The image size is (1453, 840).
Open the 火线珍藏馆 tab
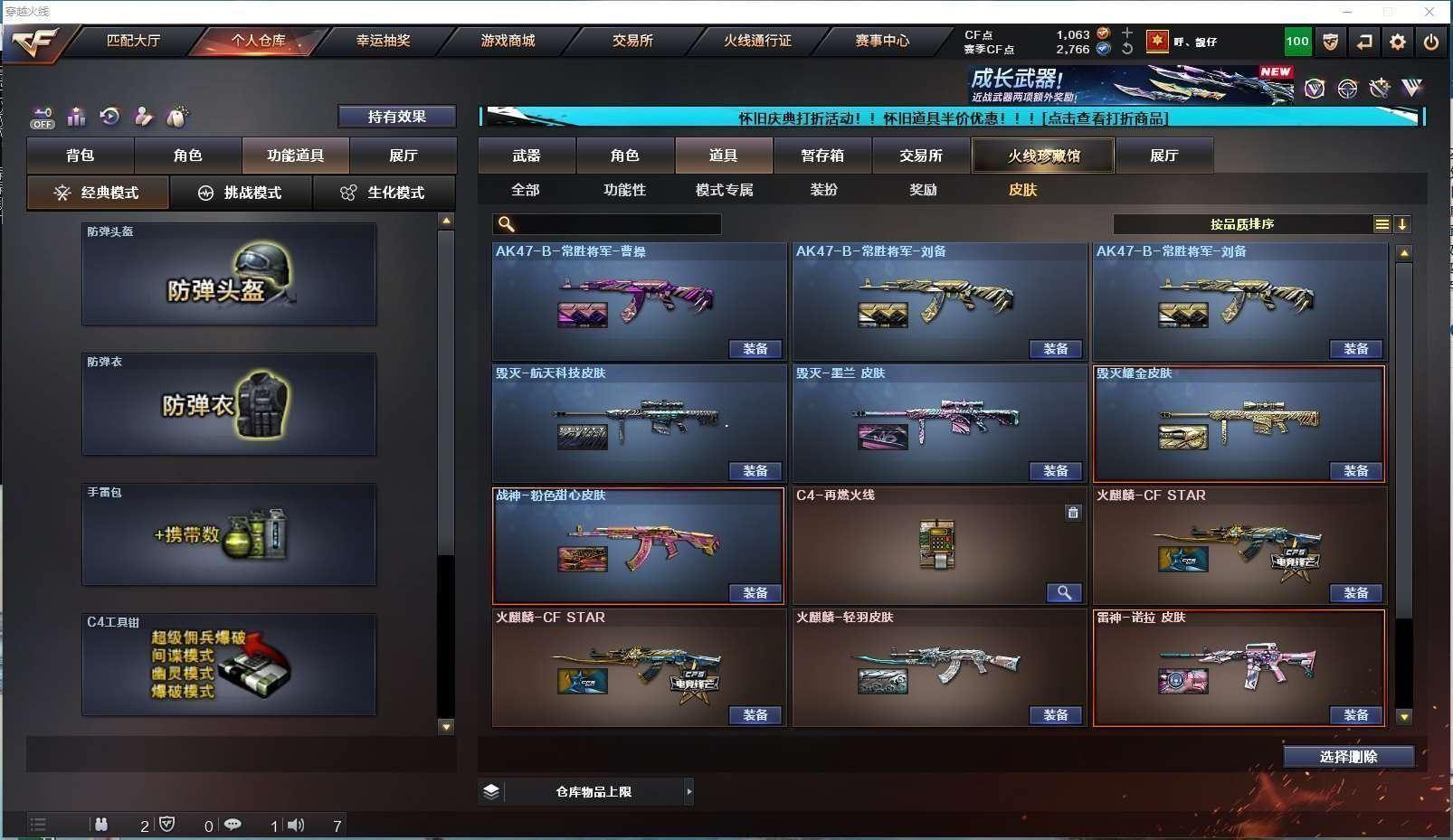[1043, 156]
